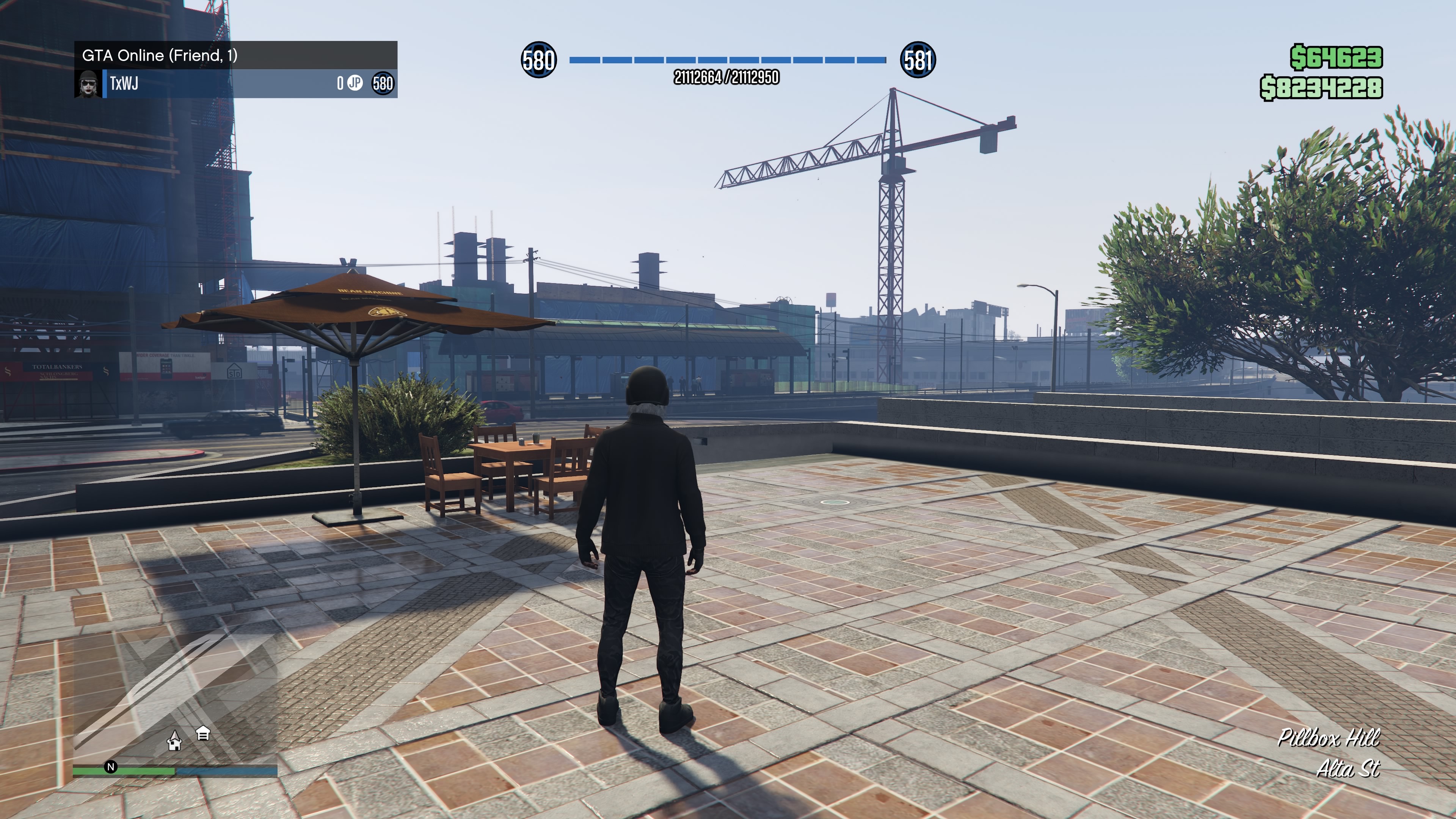The width and height of the screenshot is (1456, 819).
Task: Click the north compass marker on the minimap
Action: point(111,767)
